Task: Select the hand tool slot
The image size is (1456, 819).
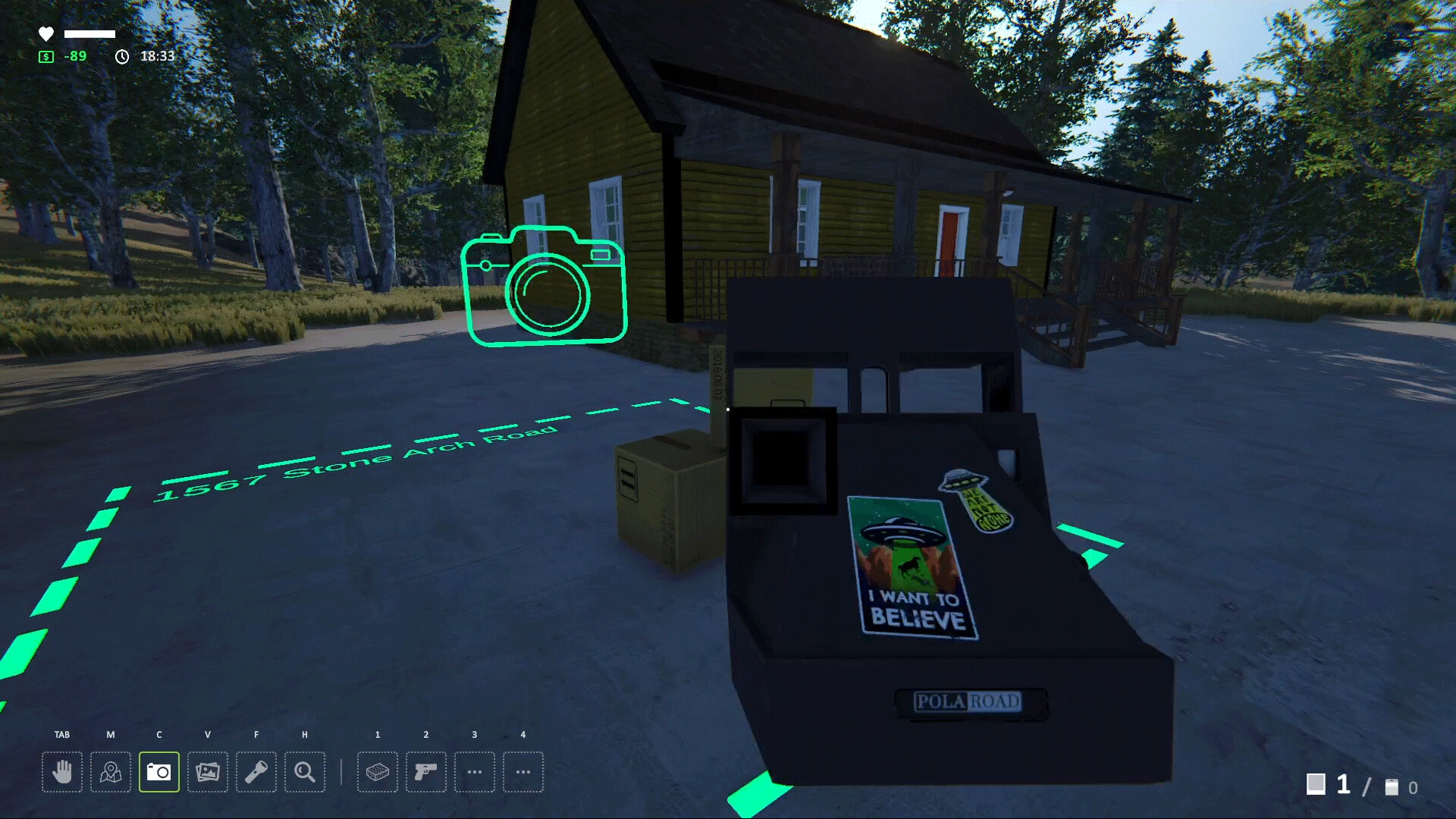Action: click(x=62, y=772)
